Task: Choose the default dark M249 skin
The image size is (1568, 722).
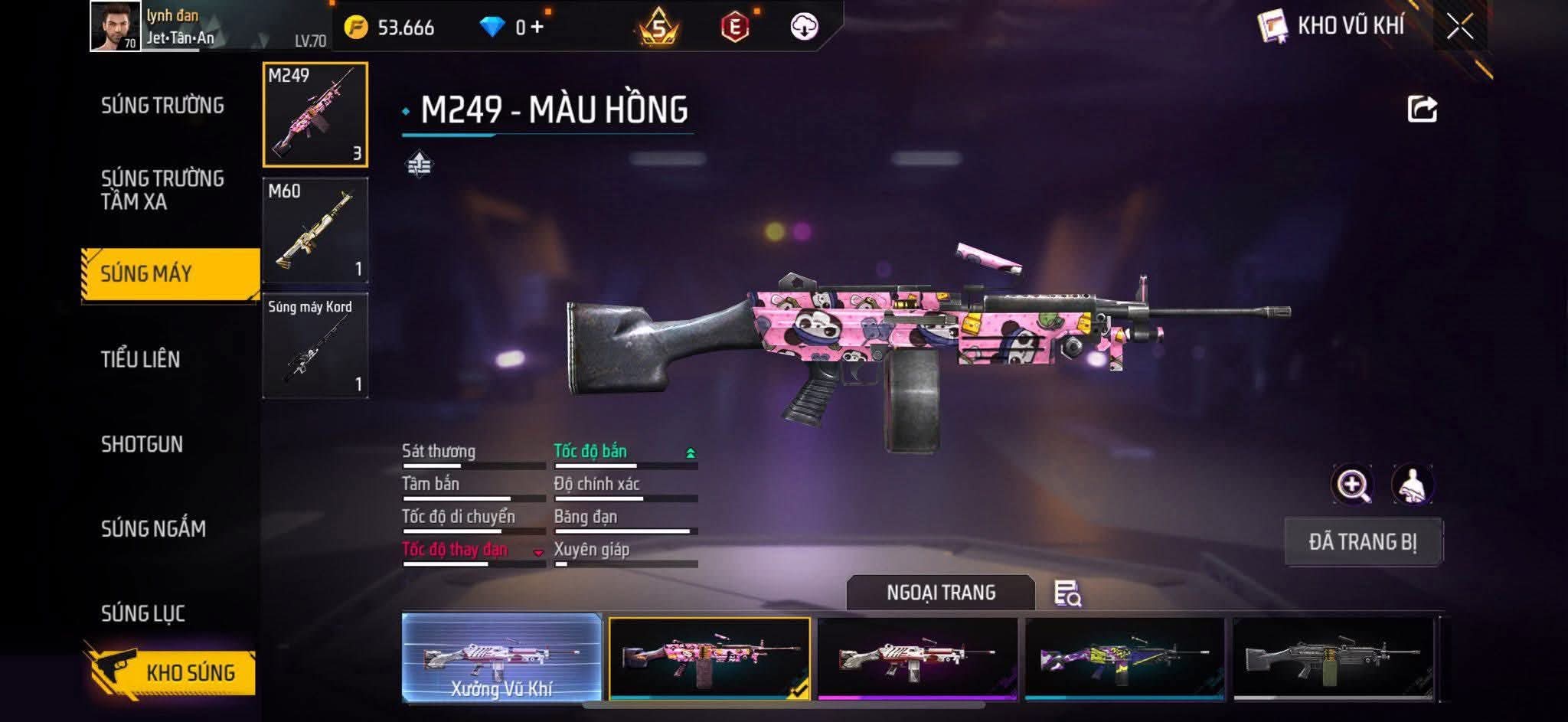Action: pos(1333,658)
